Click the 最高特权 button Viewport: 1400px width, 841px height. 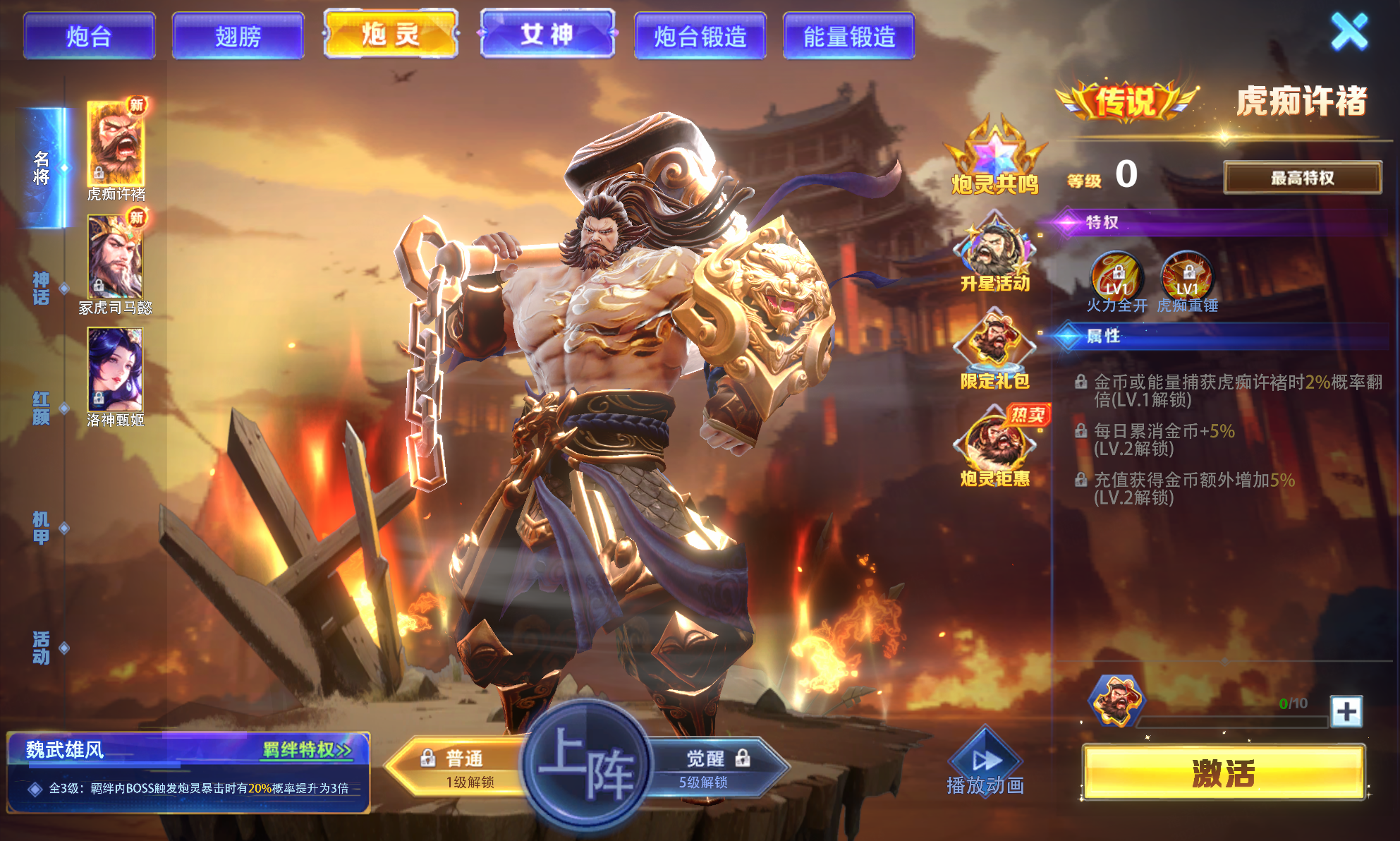(1302, 178)
